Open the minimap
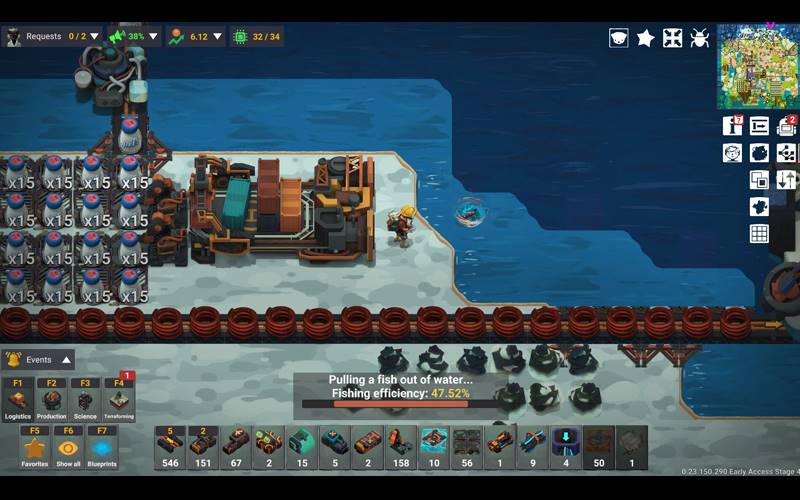This screenshot has height=500, width=800. (758, 66)
